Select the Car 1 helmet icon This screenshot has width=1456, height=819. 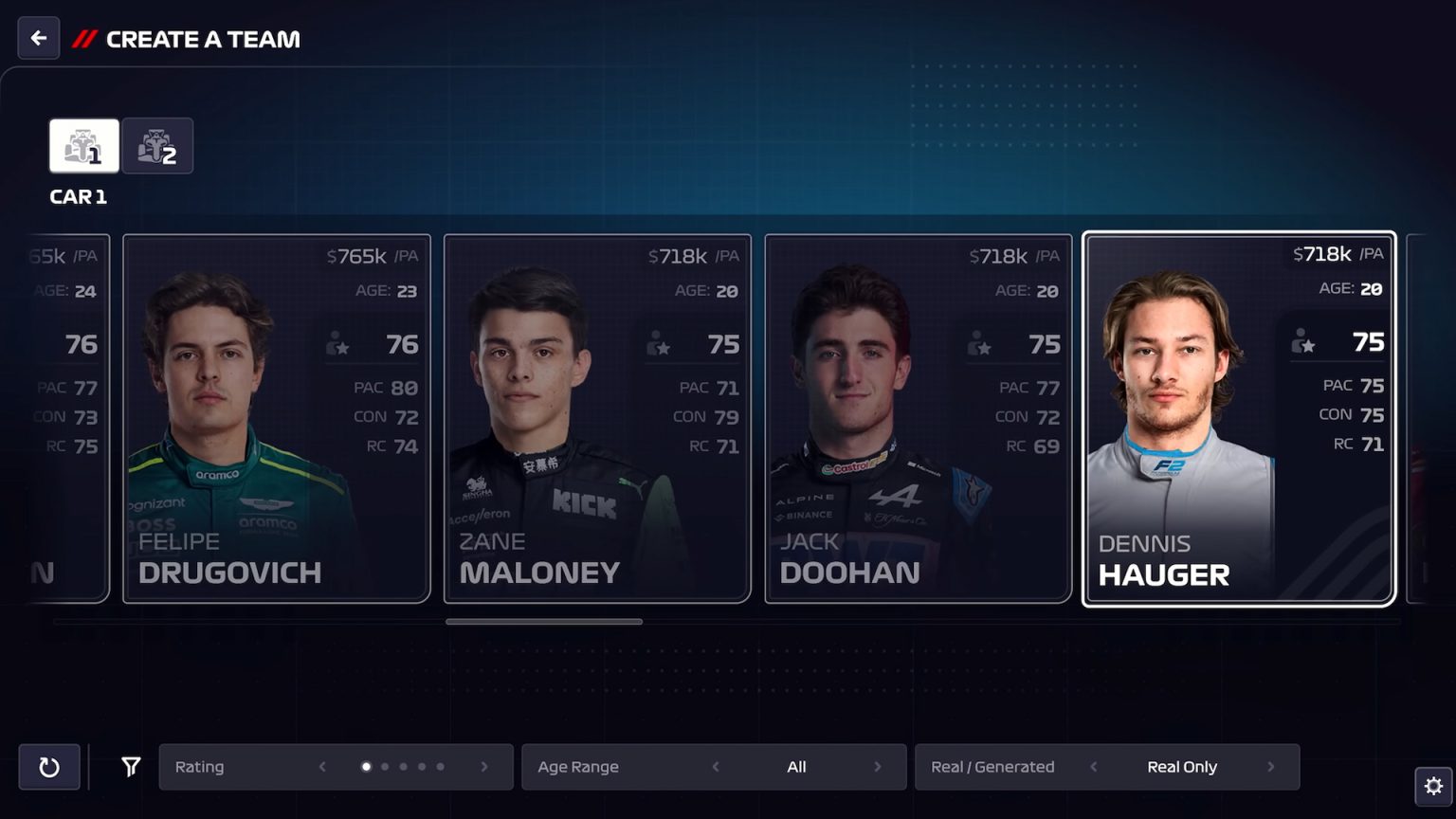[x=83, y=145]
